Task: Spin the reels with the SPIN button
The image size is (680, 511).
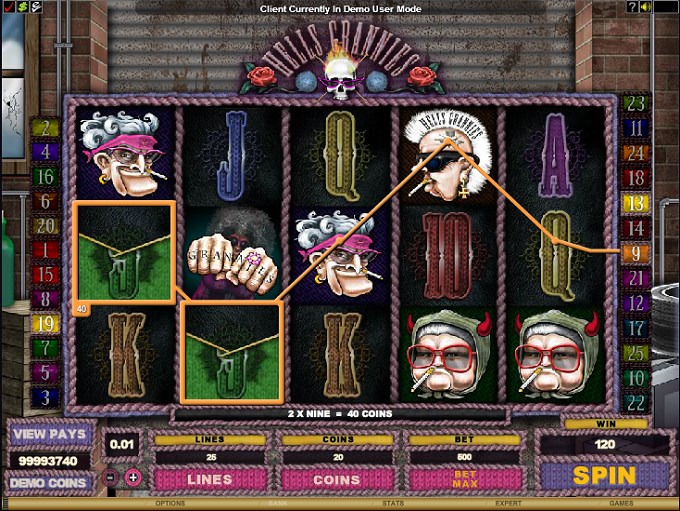Action: point(604,476)
